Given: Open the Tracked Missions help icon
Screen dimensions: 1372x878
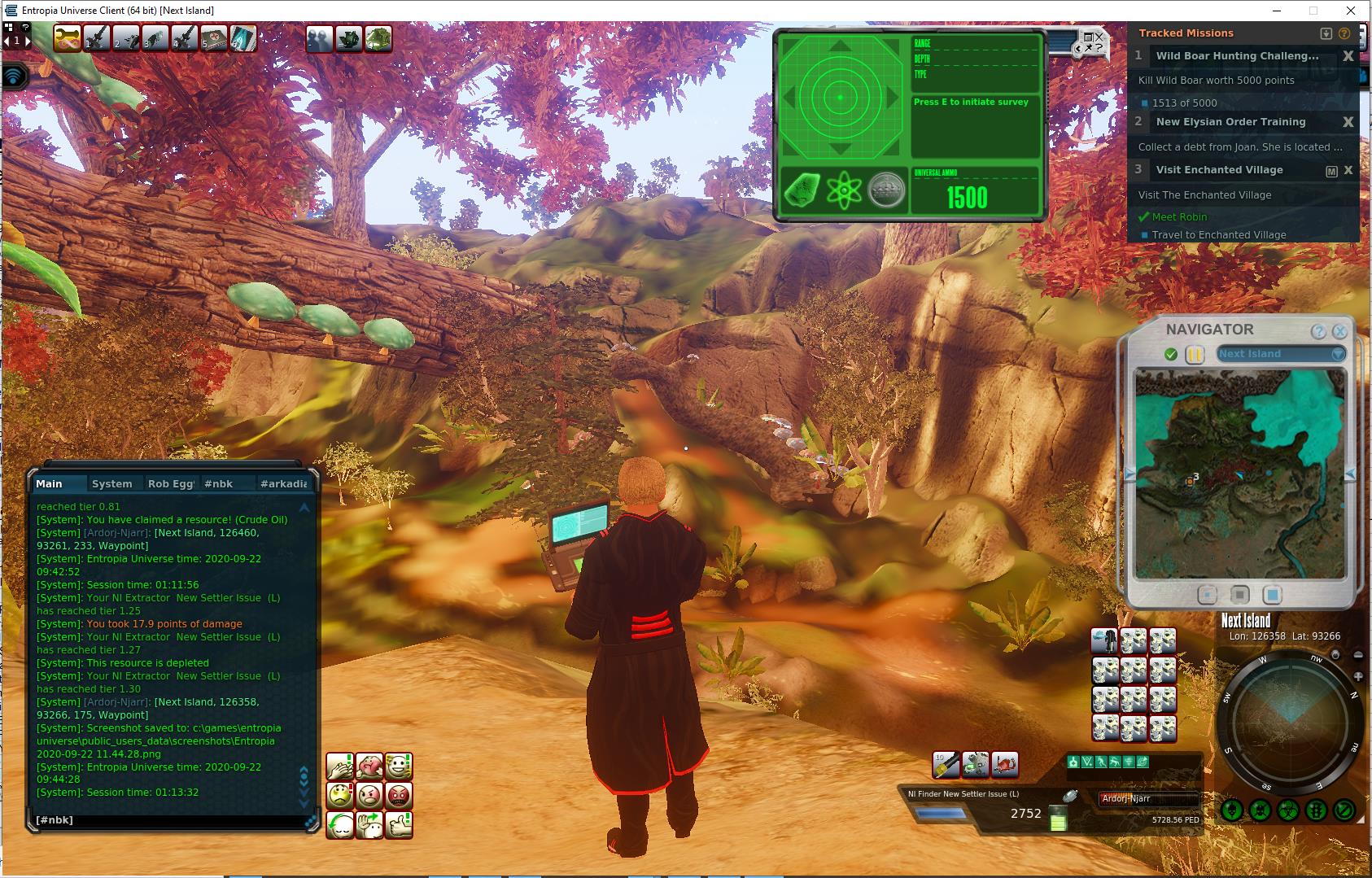Looking at the screenshot, I should 1344,33.
